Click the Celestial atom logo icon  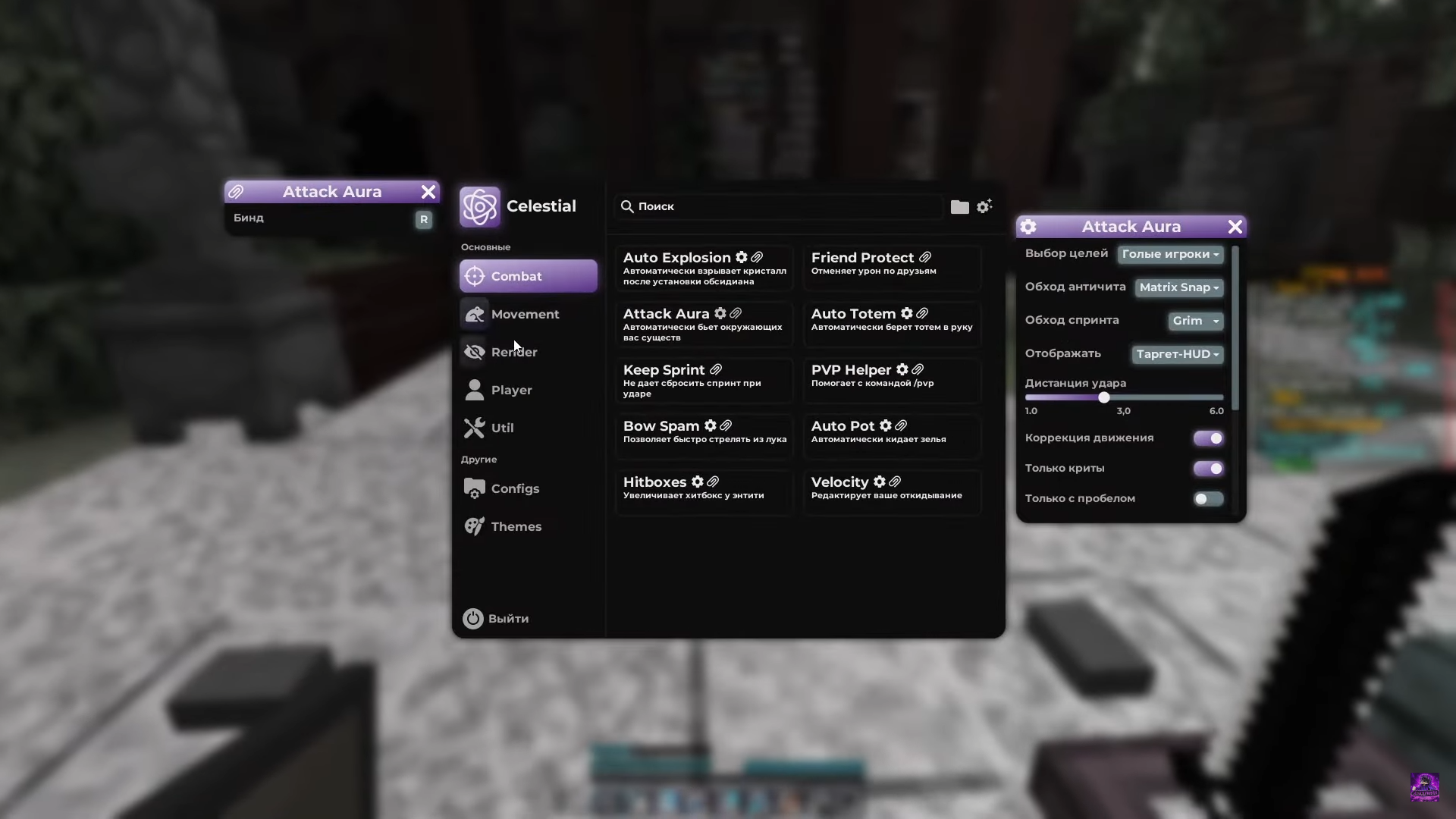(x=479, y=206)
